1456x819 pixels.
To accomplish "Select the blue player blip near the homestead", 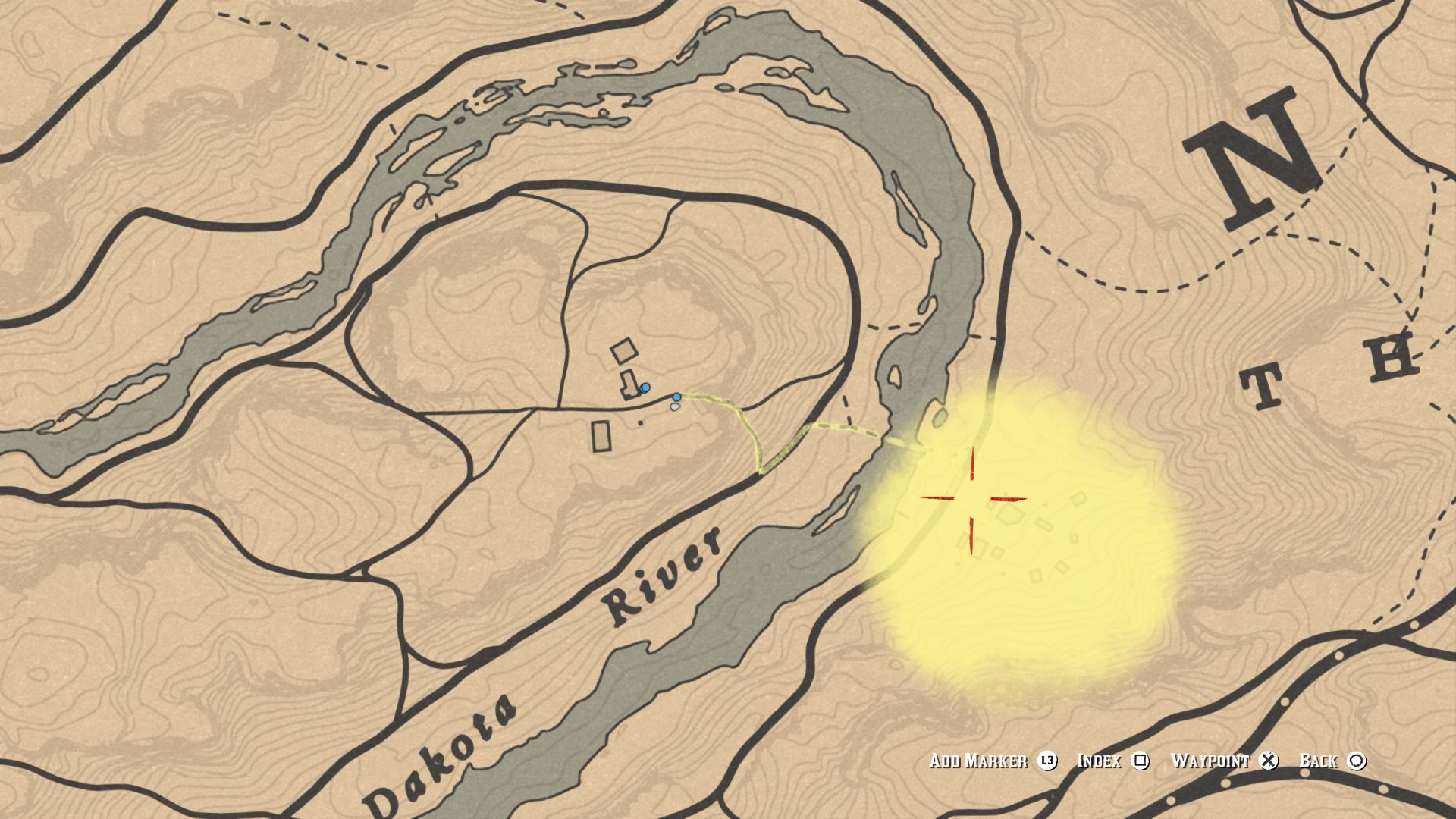I will click(645, 388).
